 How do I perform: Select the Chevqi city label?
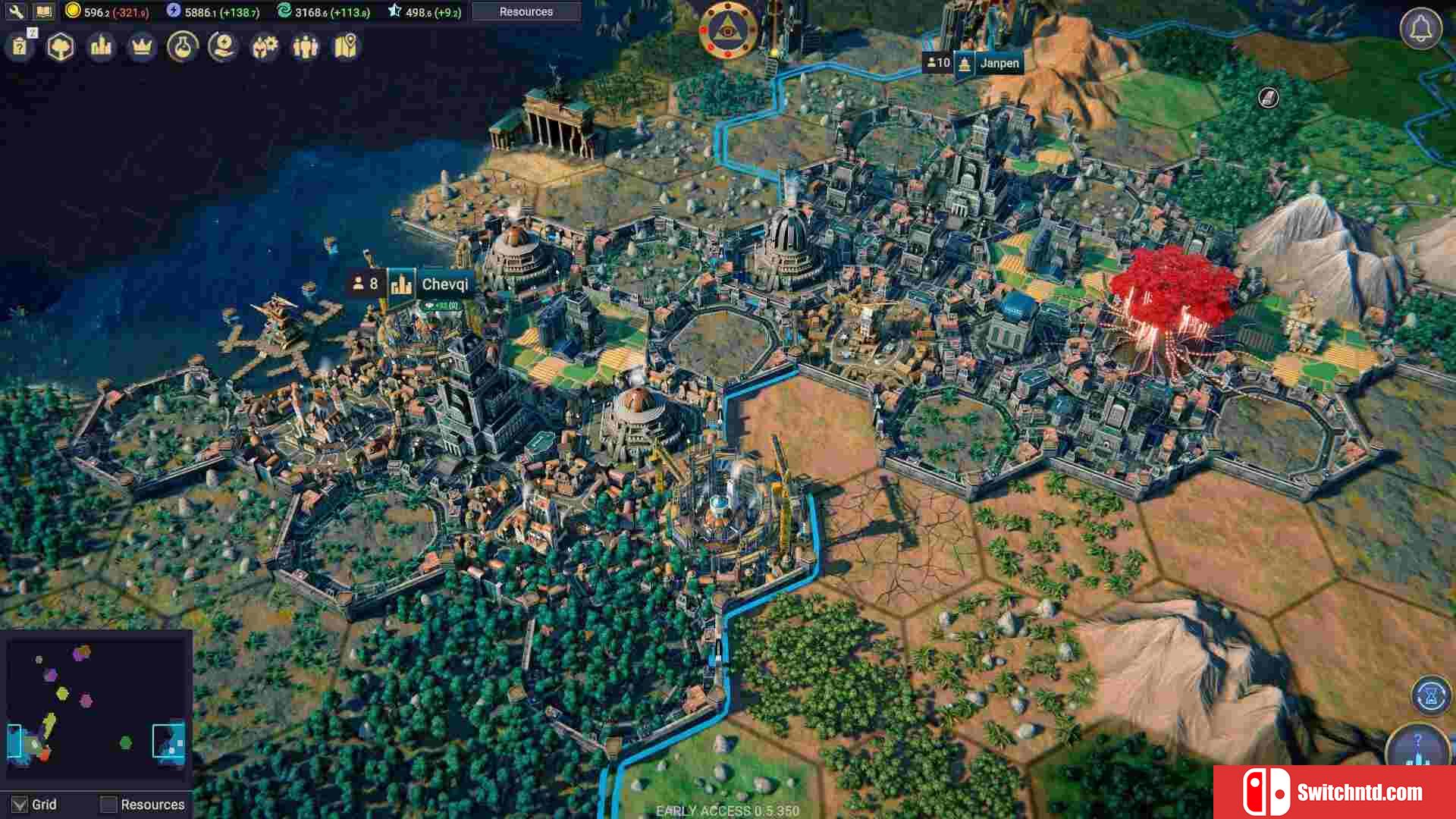[444, 284]
